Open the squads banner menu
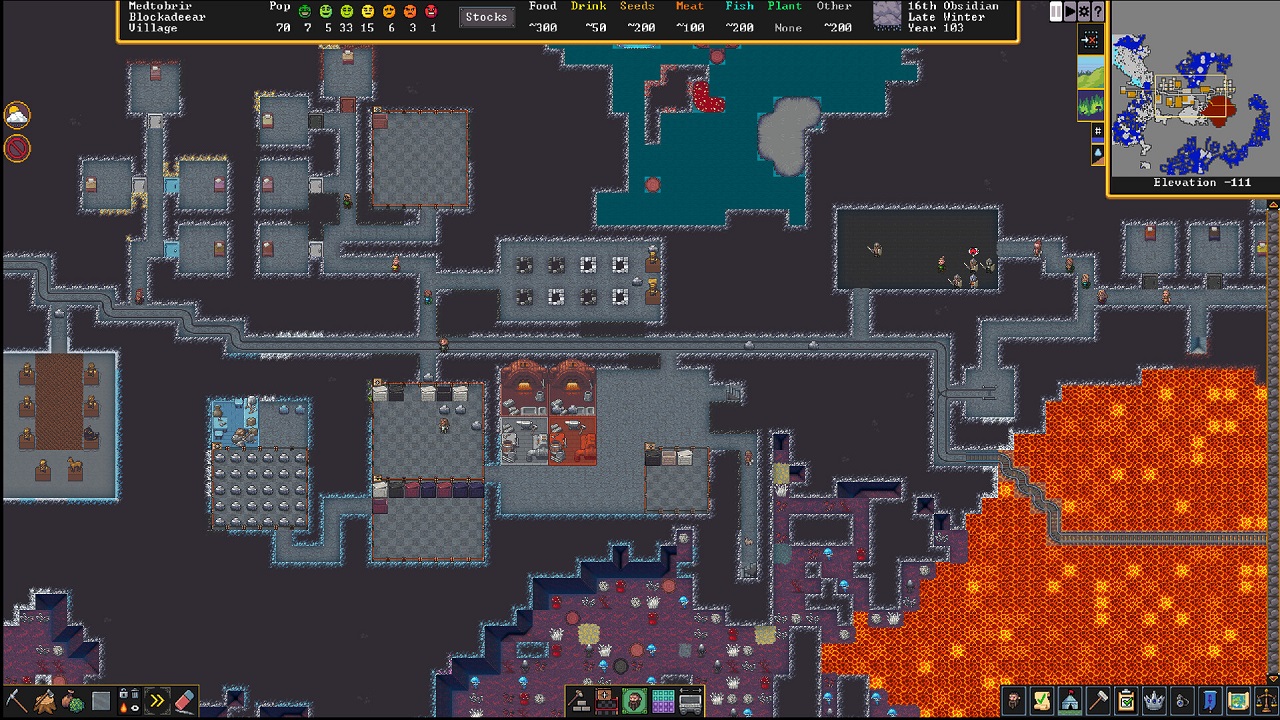The height and width of the screenshot is (720, 1280). [1209, 700]
